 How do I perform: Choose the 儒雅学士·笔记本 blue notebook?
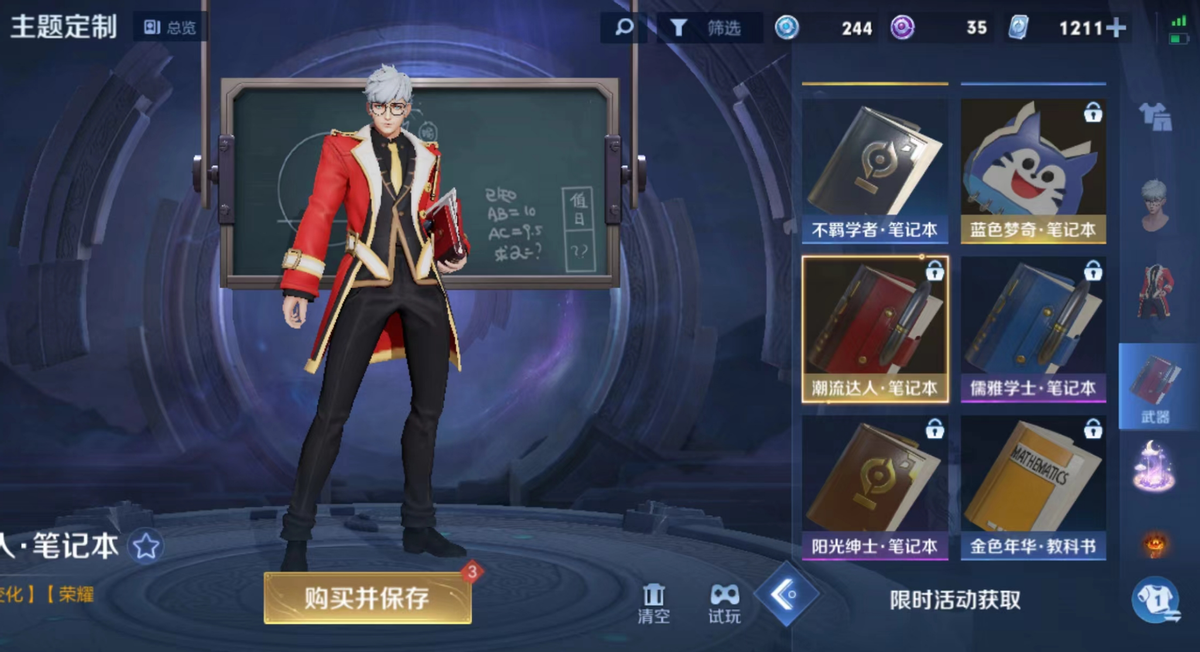1033,328
